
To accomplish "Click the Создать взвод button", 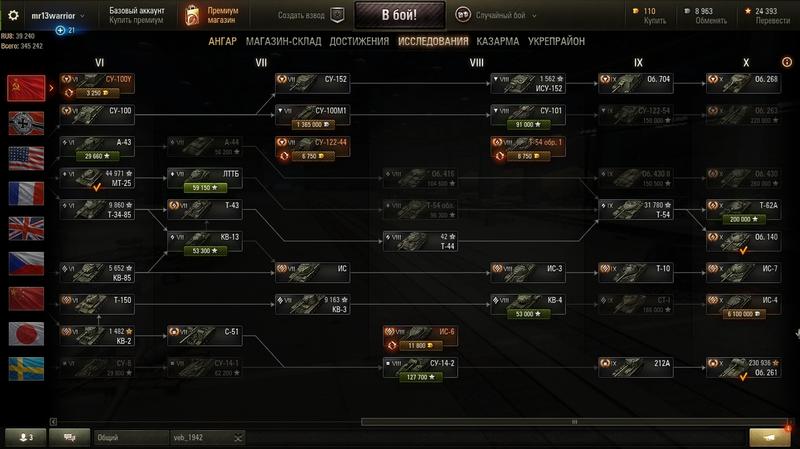I will pyautogui.click(x=309, y=15).
